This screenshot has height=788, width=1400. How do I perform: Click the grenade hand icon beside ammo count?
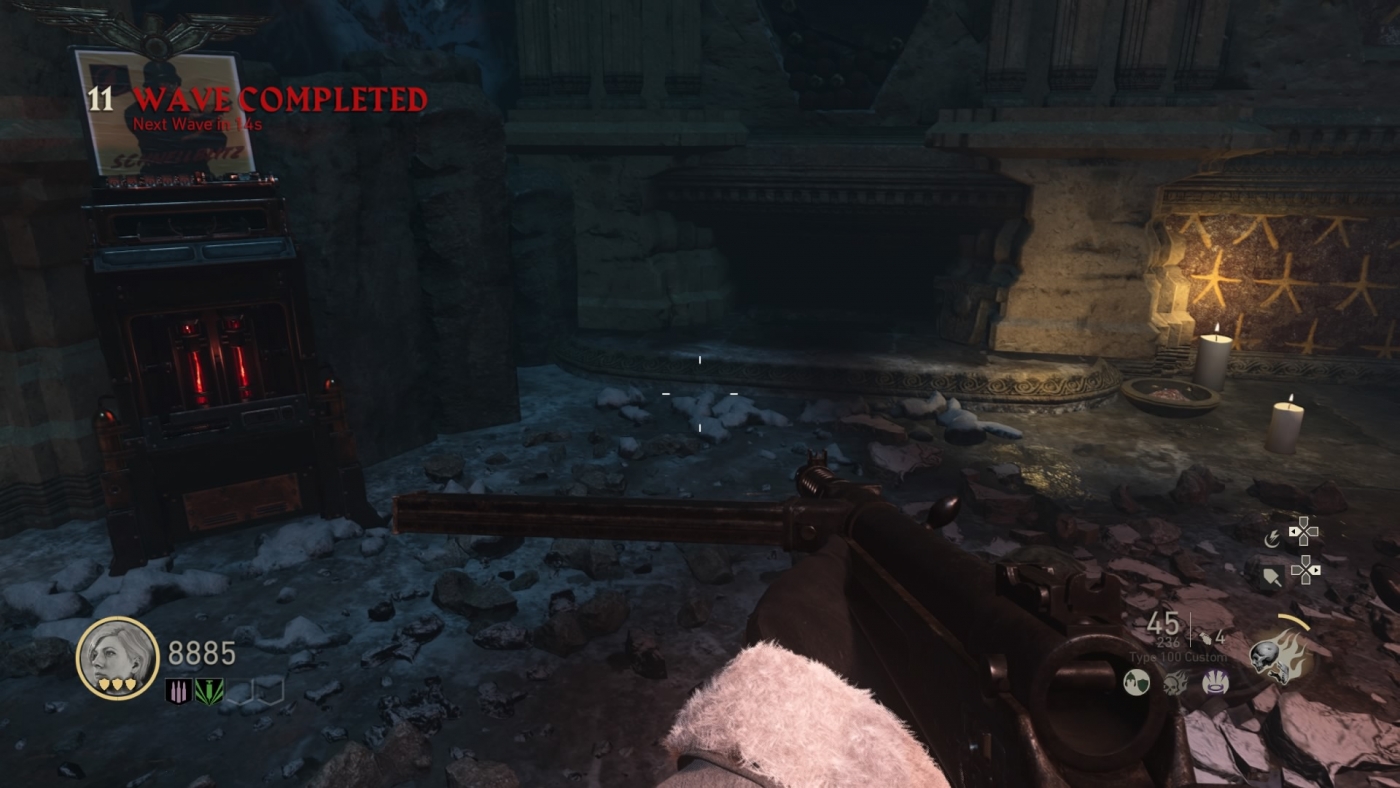coord(1207,639)
